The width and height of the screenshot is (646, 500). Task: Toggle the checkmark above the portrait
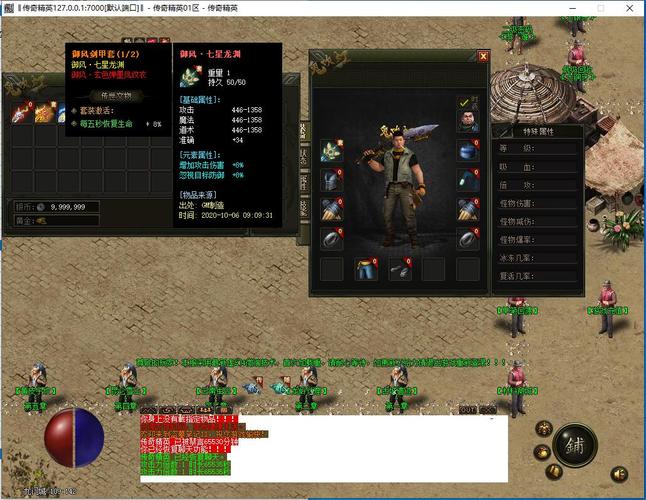[x=463, y=102]
